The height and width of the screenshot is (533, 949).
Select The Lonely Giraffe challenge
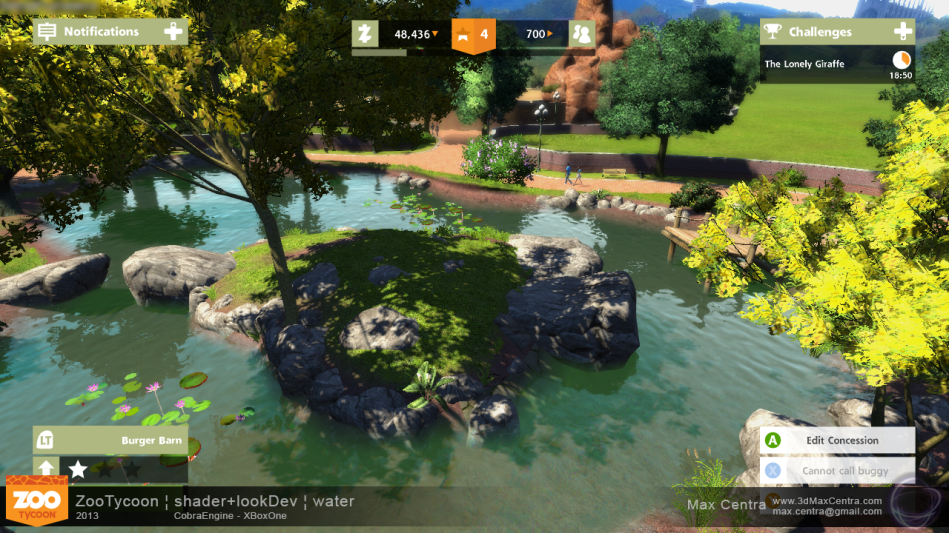(806, 64)
